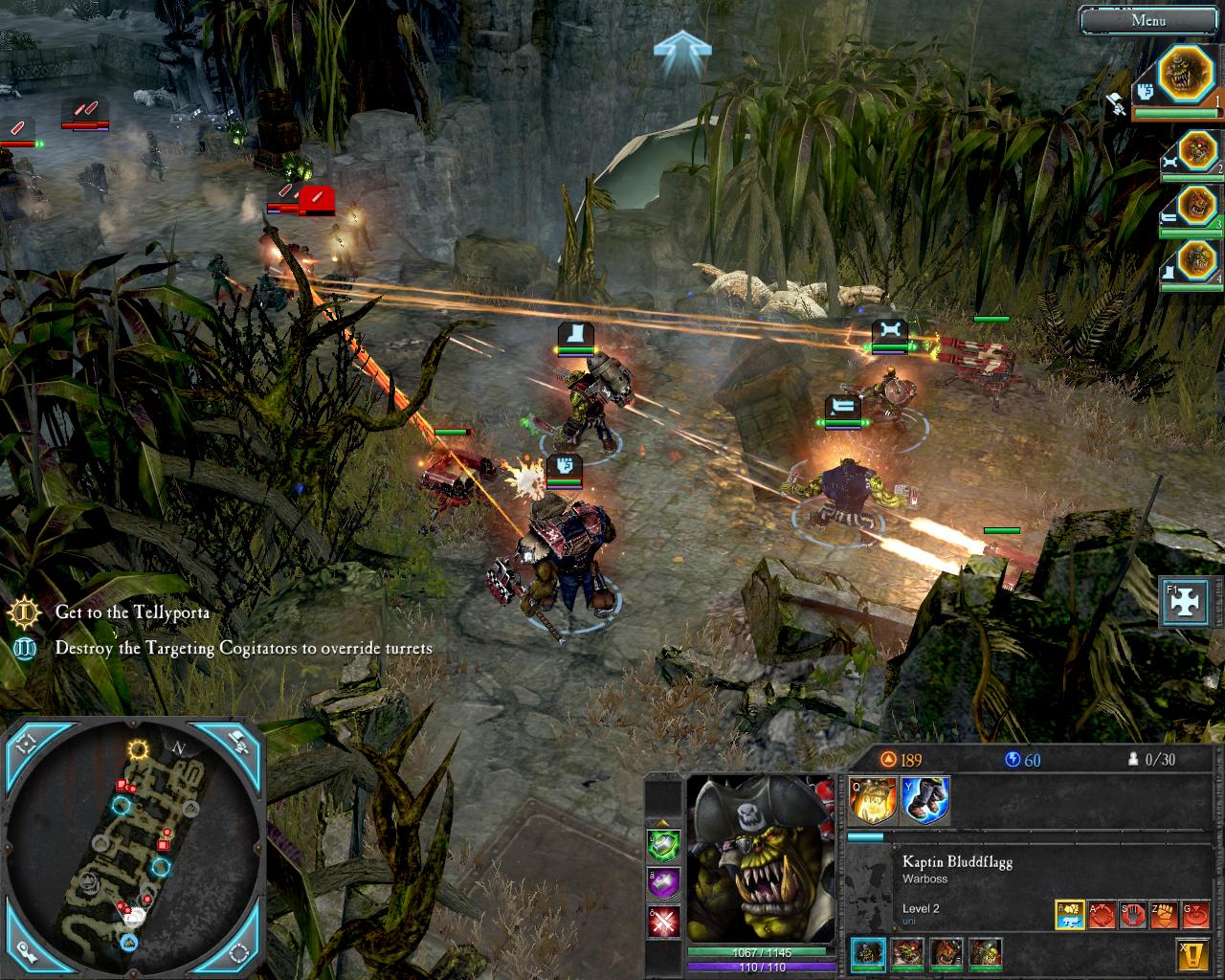Viewport: 1225px width, 980px height.
Task: Activate the Y stomping boots ability
Action: click(924, 800)
